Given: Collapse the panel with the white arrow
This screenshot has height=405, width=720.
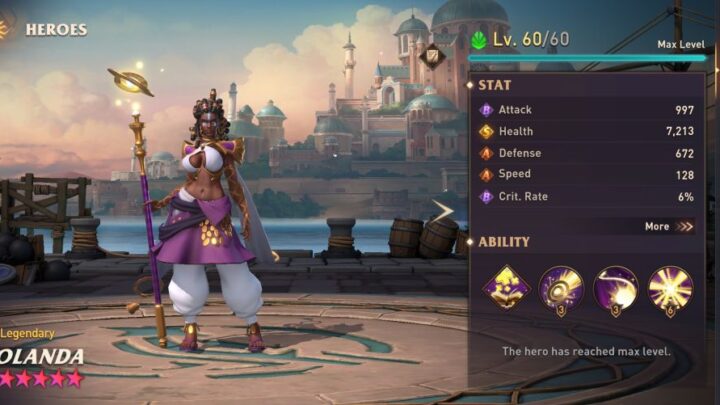Looking at the screenshot, I should pos(443,210).
